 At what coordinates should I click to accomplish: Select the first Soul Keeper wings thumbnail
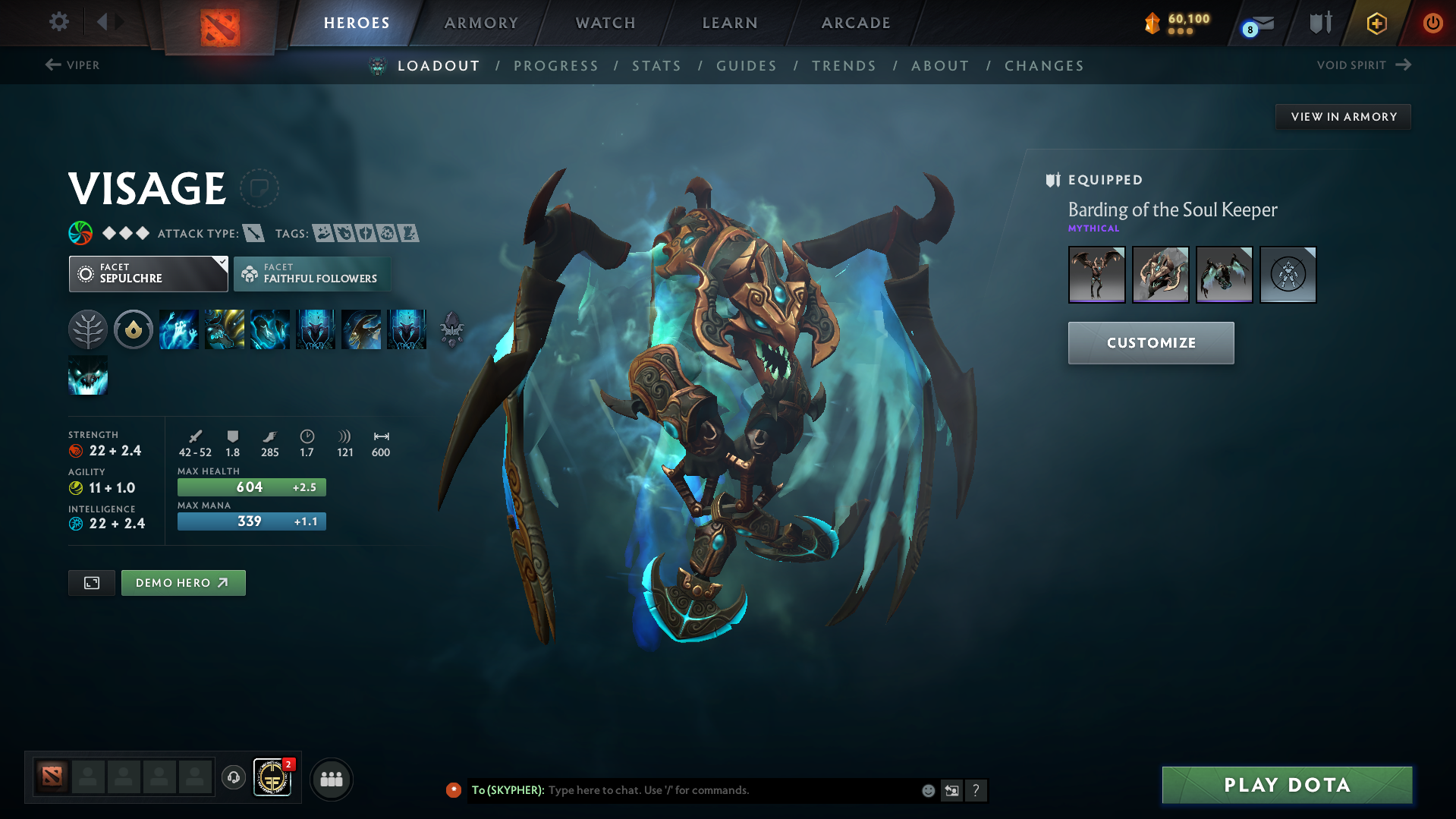tap(1096, 275)
